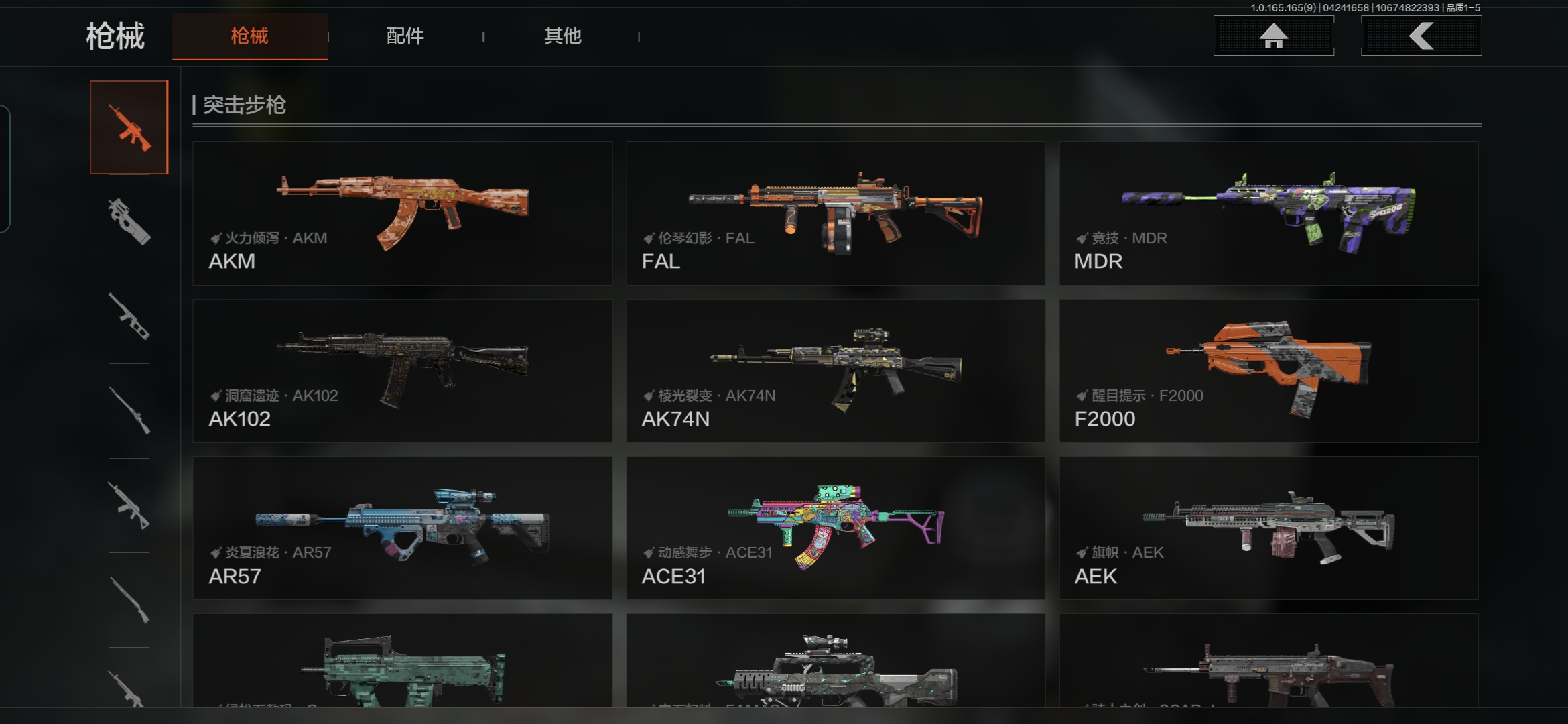Select the AK102 weapon card
The height and width of the screenshot is (724, 1568).
click(x=402, y=371)
